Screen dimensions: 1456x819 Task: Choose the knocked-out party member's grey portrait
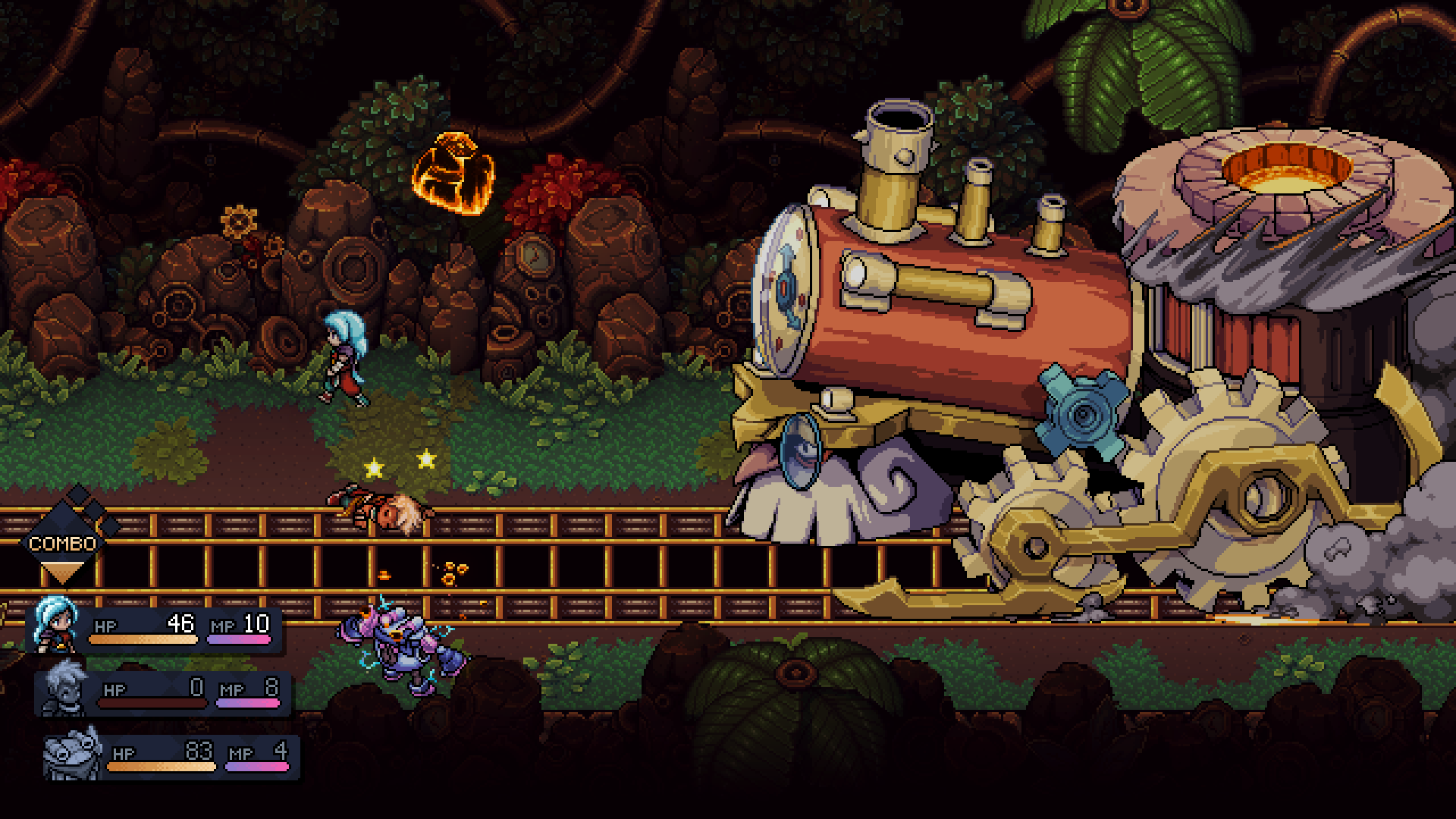pyautogui.click(x=64, y=689)
